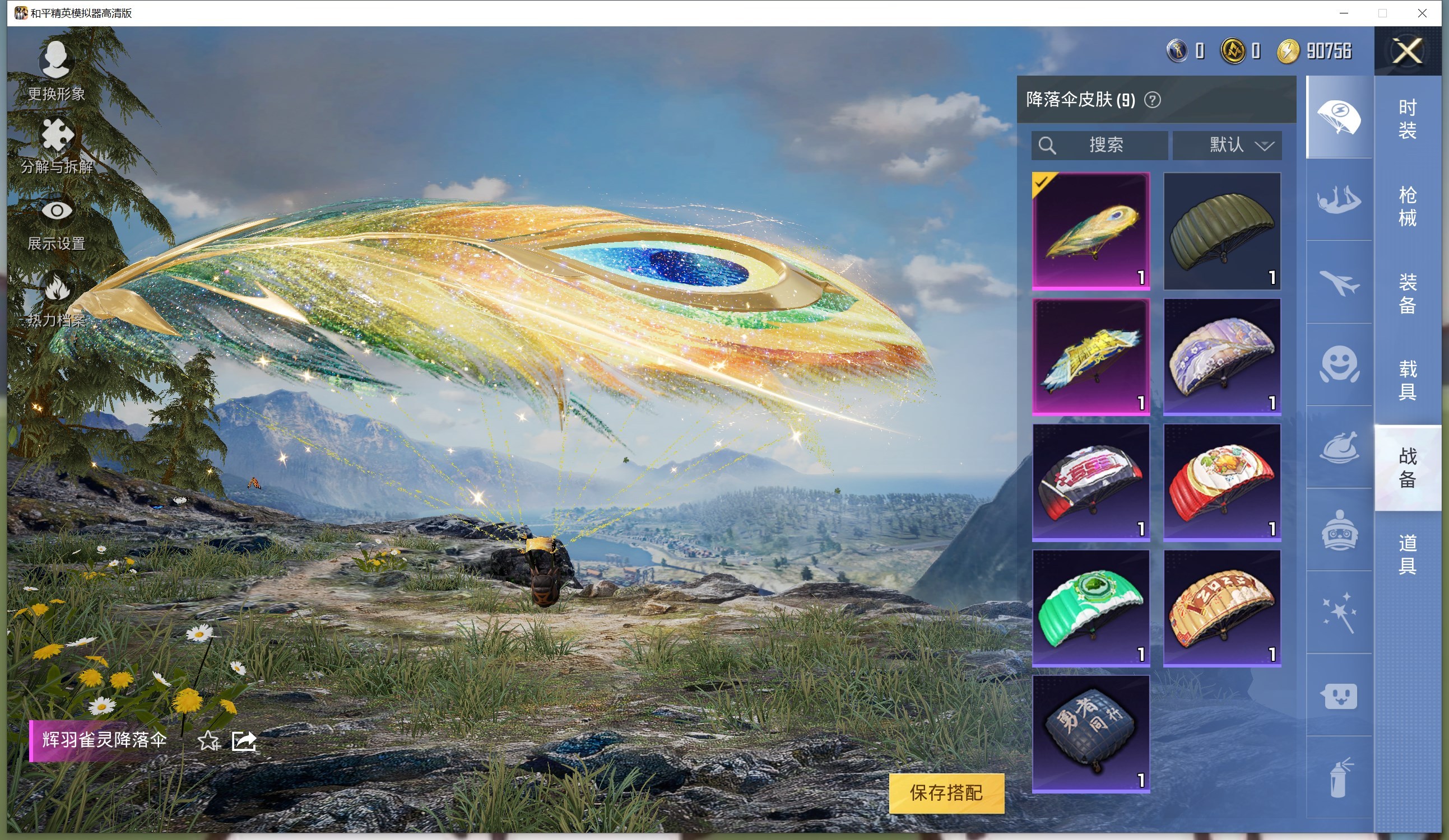Select the golden peacock feather parachute
Image resolution: width=1449 pixels, height=840 pixels.
[1091, 231]
